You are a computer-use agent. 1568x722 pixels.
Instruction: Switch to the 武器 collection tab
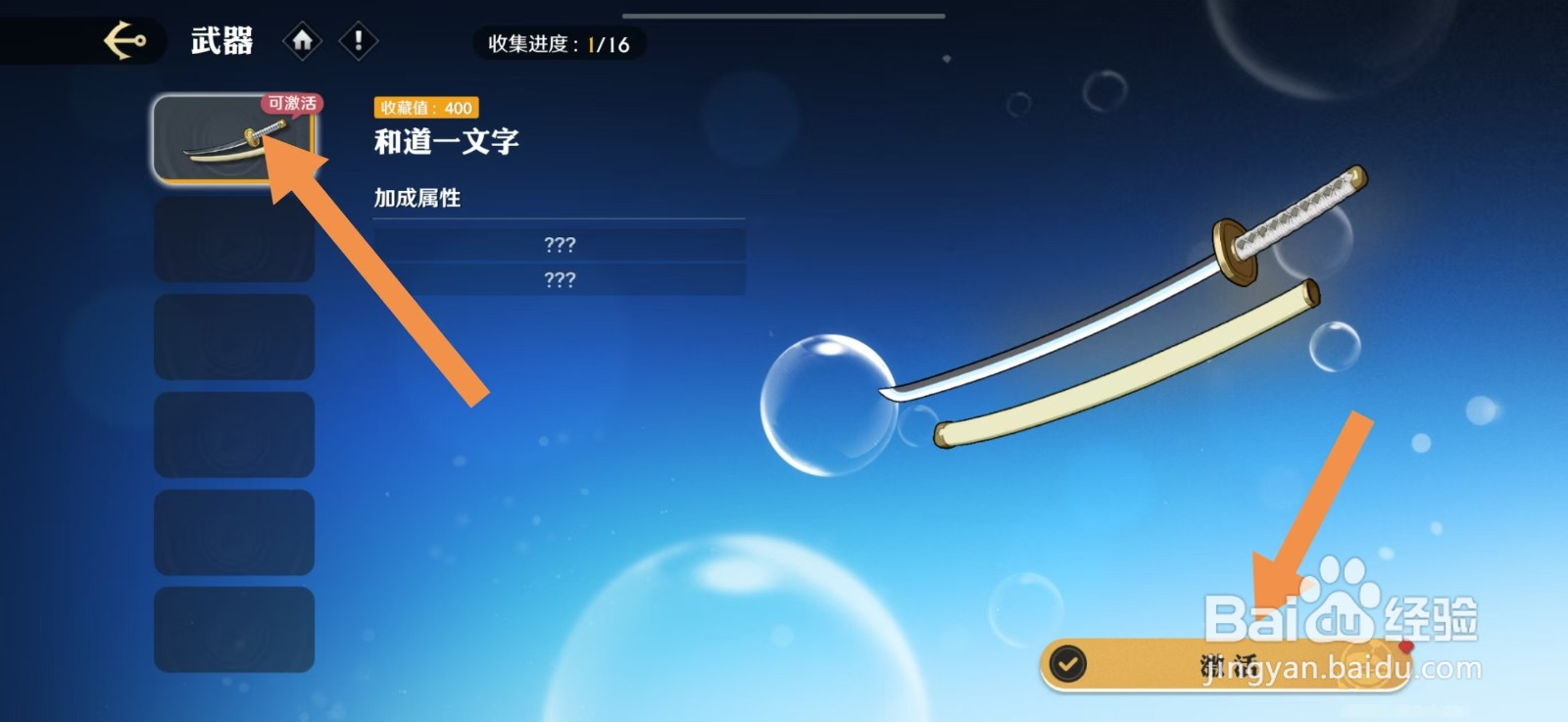[220, 40]
